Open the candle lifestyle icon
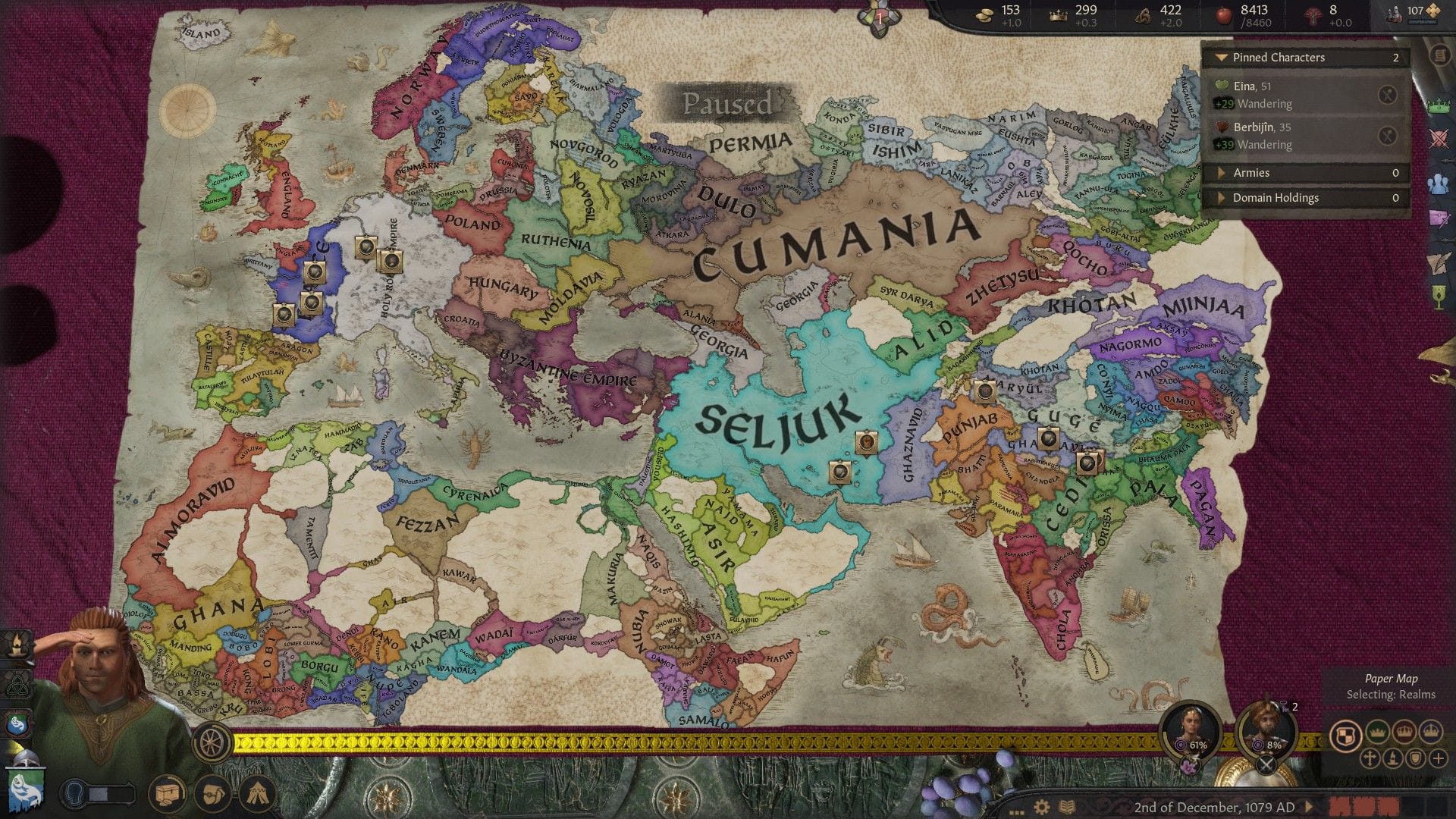 (17, 645)
